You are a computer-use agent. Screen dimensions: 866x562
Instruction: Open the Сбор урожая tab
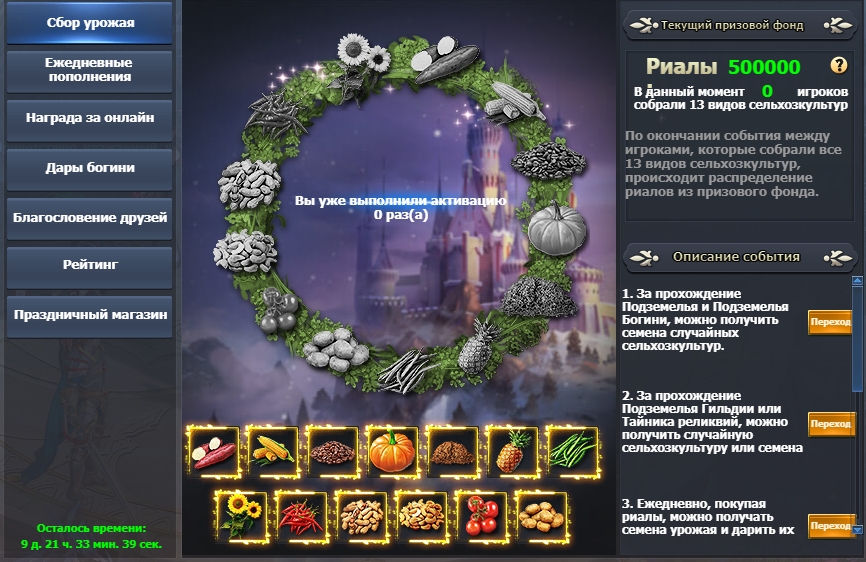pyautogui.click(x=90, y=23)
